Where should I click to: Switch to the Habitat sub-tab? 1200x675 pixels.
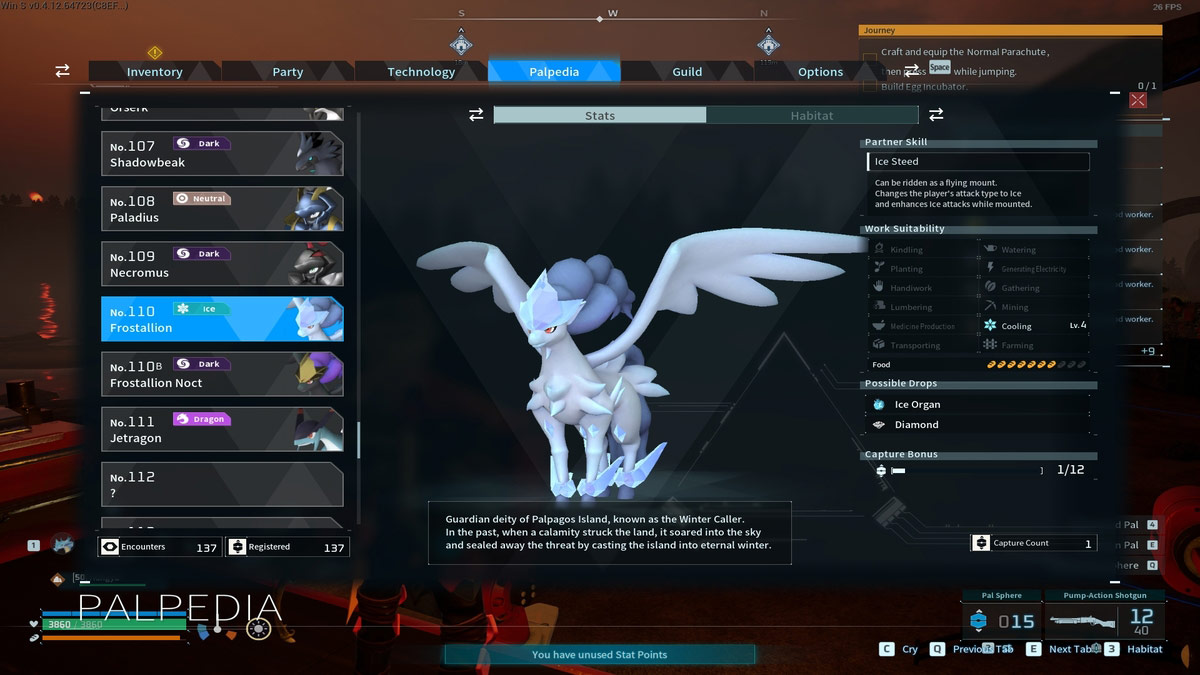811,116
